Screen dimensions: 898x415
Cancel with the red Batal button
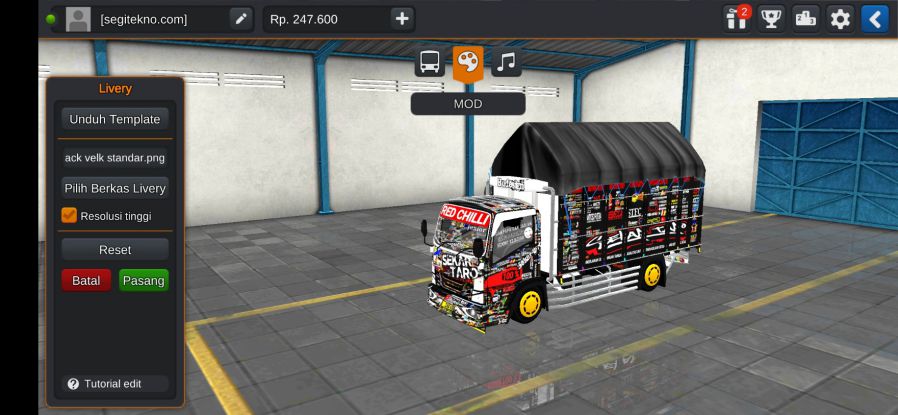point(86,280)
